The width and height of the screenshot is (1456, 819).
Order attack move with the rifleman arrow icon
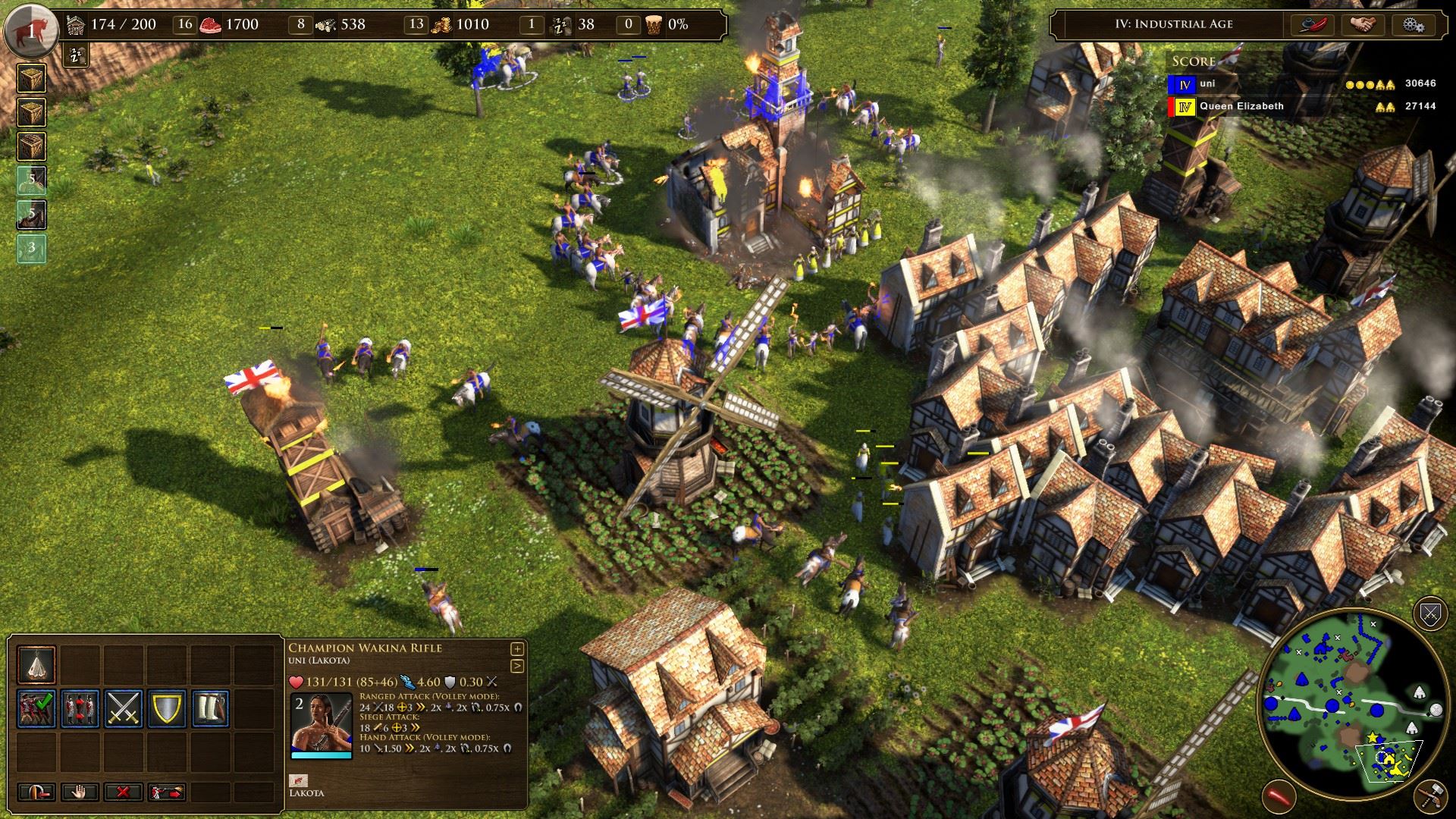[x=165, y=792]
